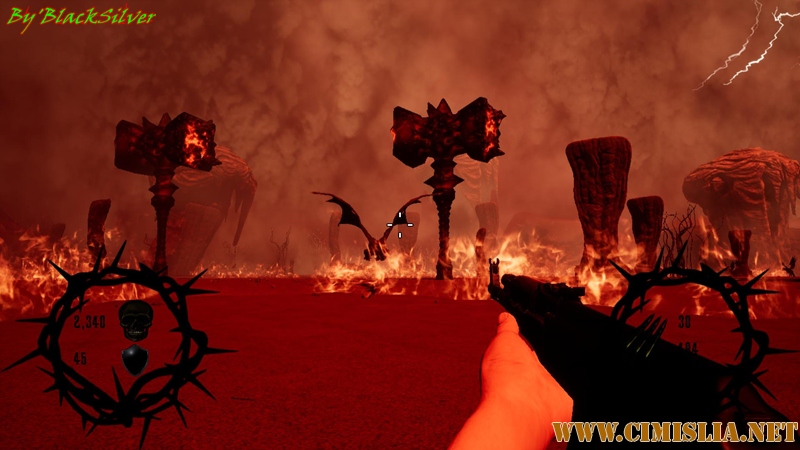Click the black shield armor icon
The height and width of the screenshot is (450, 800).
134,358
